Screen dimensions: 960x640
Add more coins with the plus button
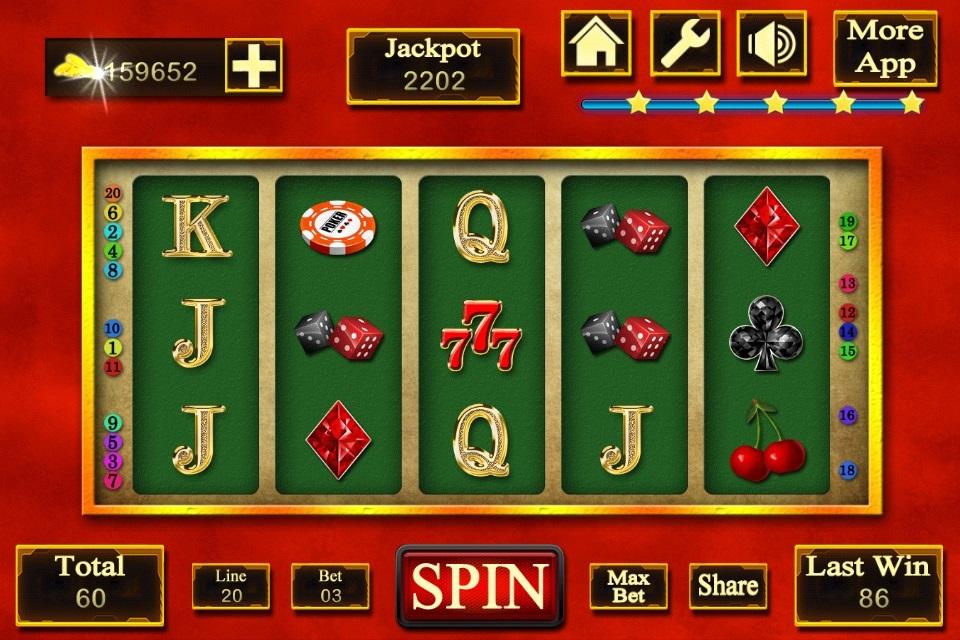[x=253, y=67]
